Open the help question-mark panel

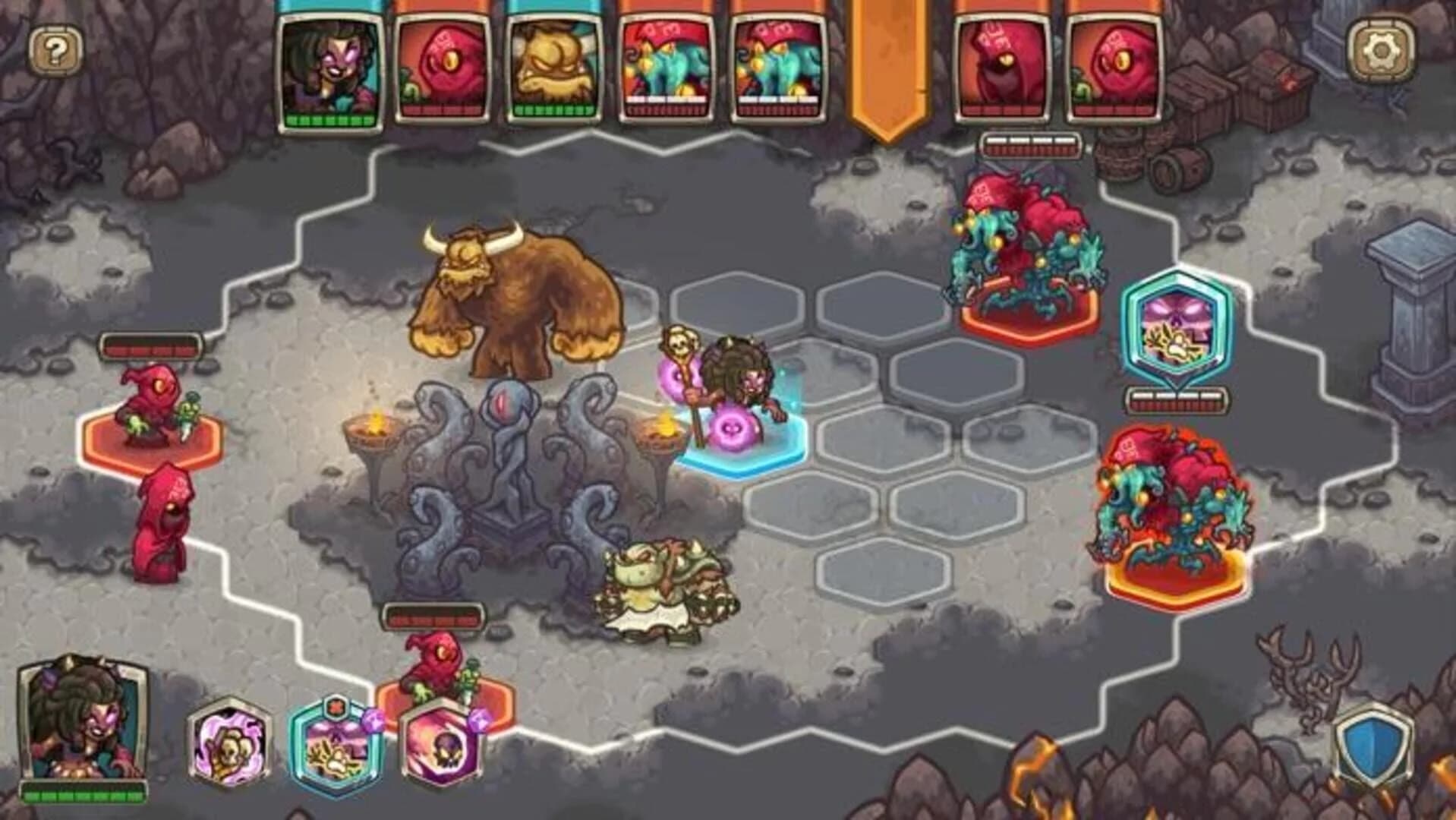57,50
